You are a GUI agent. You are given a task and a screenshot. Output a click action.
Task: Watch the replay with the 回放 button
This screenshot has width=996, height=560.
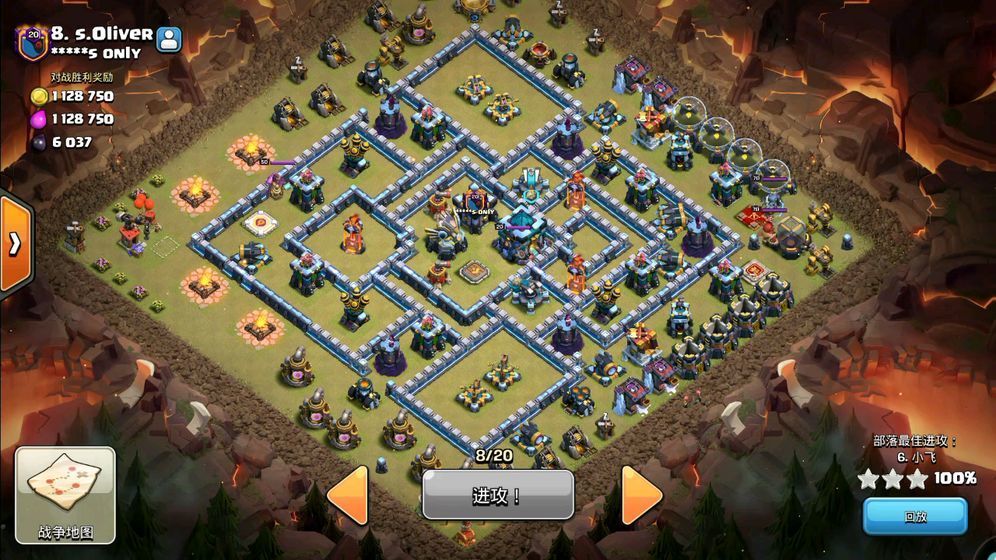tap(915, 516)
